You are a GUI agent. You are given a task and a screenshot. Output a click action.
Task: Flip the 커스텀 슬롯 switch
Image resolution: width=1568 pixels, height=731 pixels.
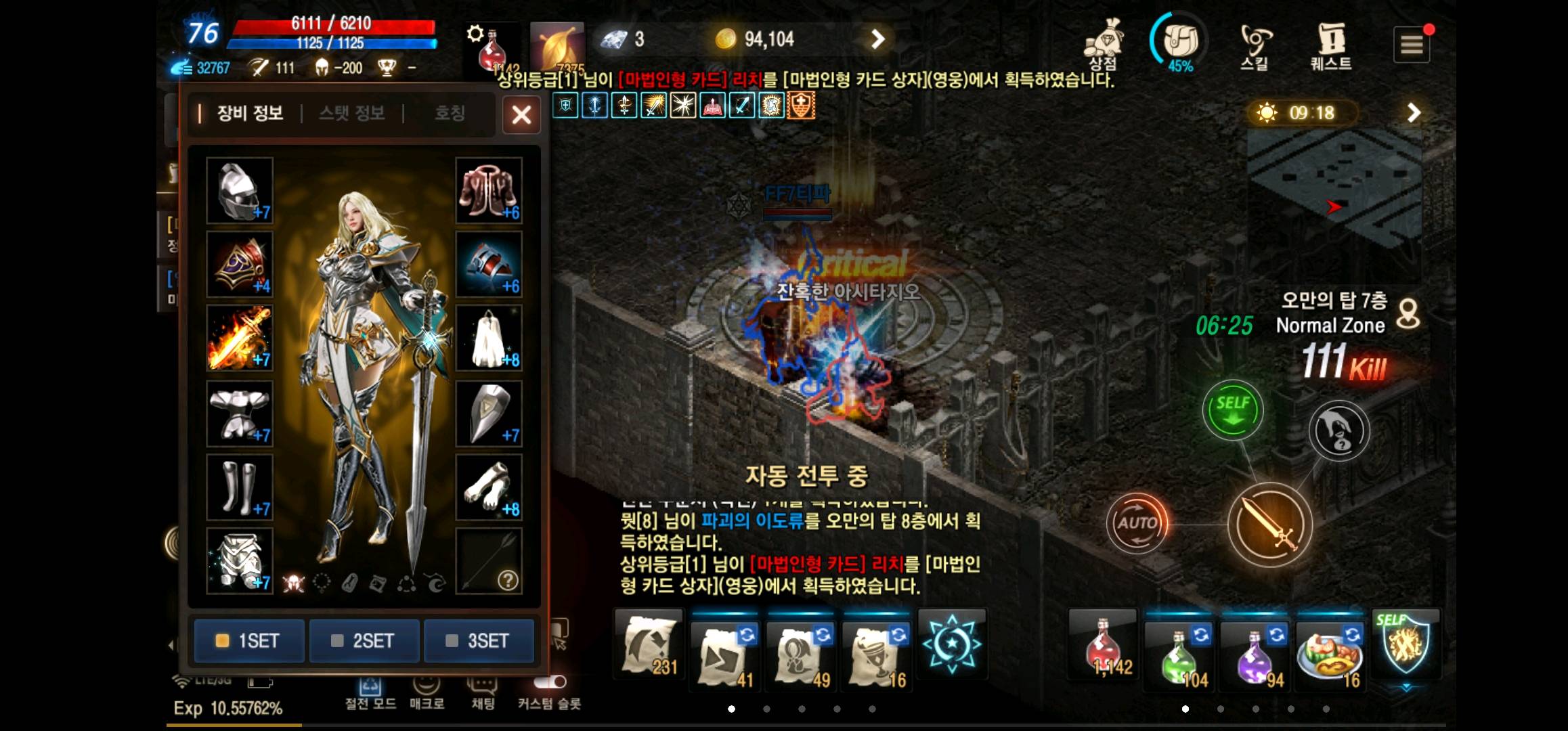[549, 683]
